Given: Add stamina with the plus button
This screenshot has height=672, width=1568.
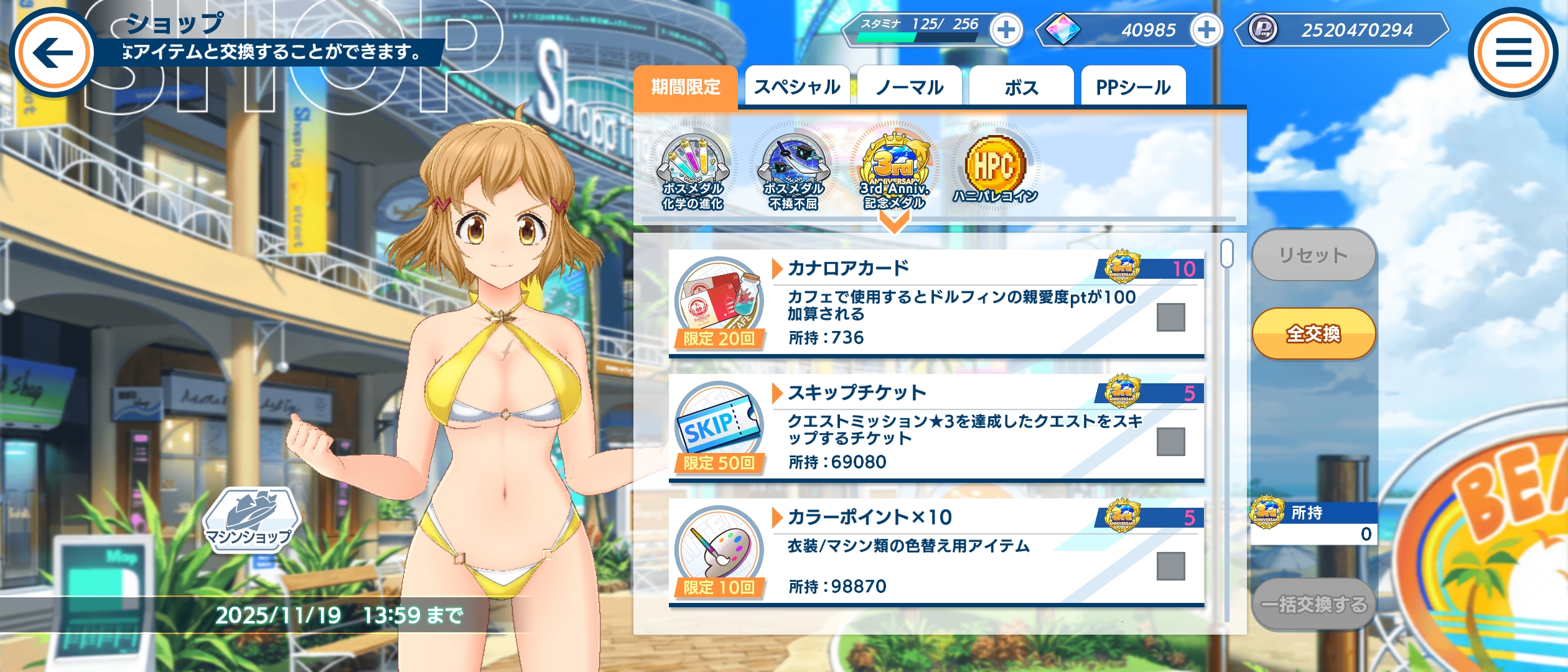Looking at the screenshot, I should point(1006,30).
